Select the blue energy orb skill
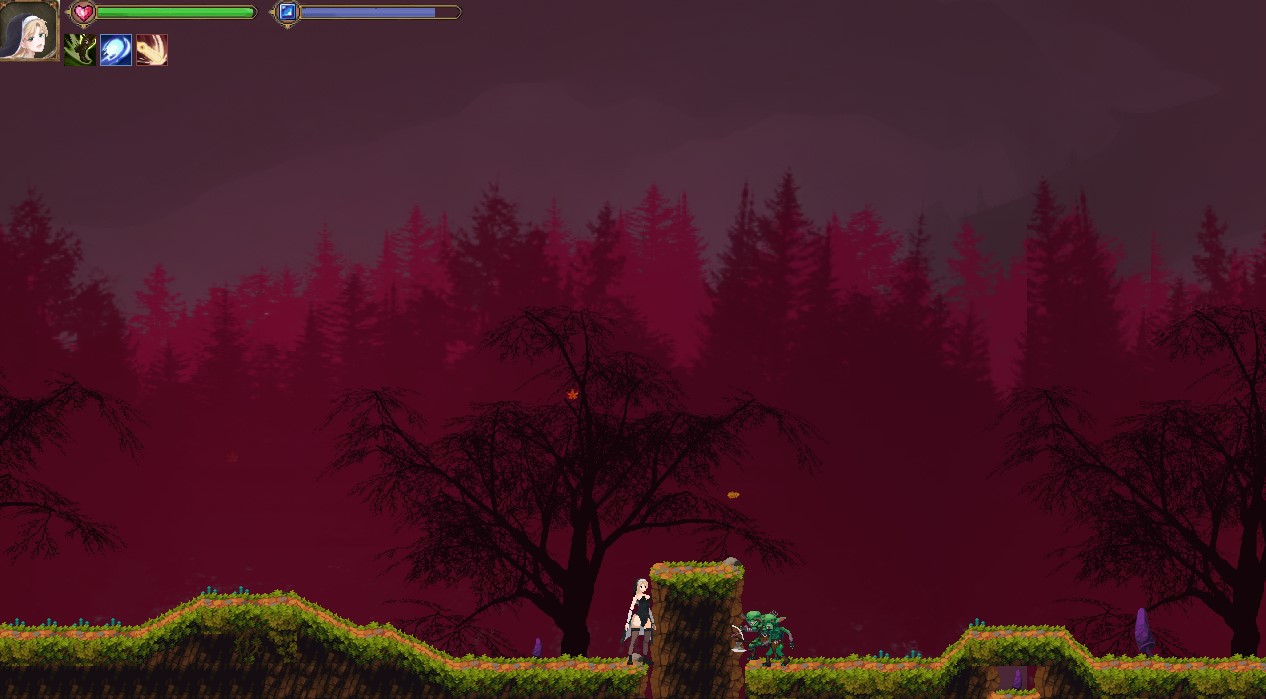This screenshot has height=699, width=1266. [x=116, y=50]
